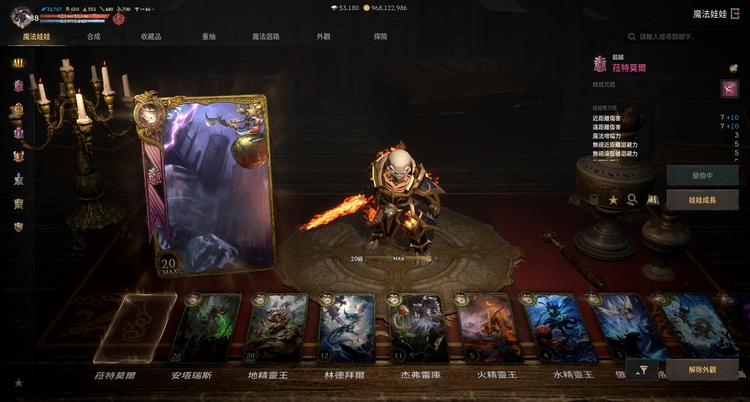Switch to the 魔法迴路 tab

pos(266,36)
